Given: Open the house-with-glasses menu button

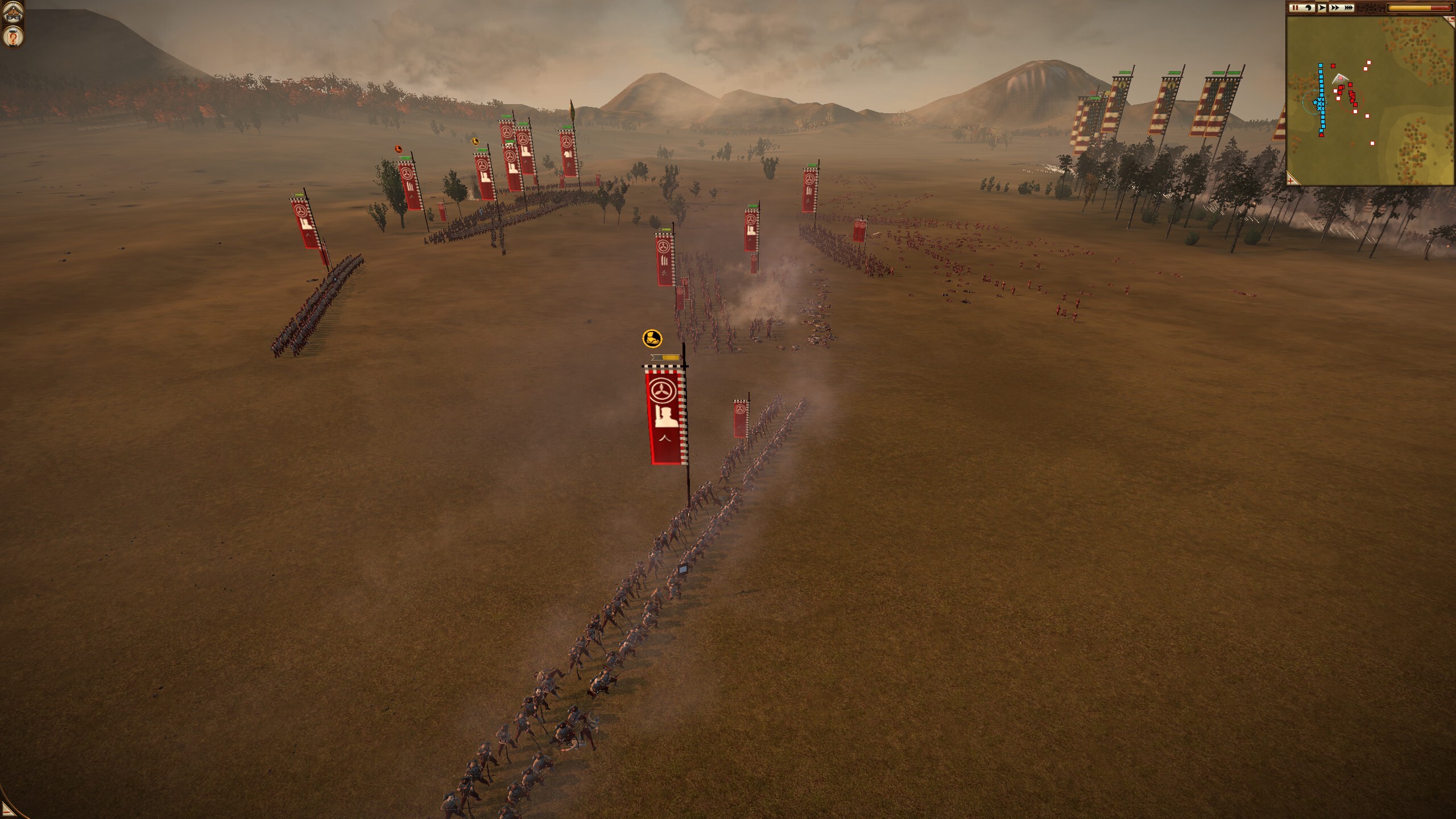Looking at the screenshot, I should [x=13, y=12].
